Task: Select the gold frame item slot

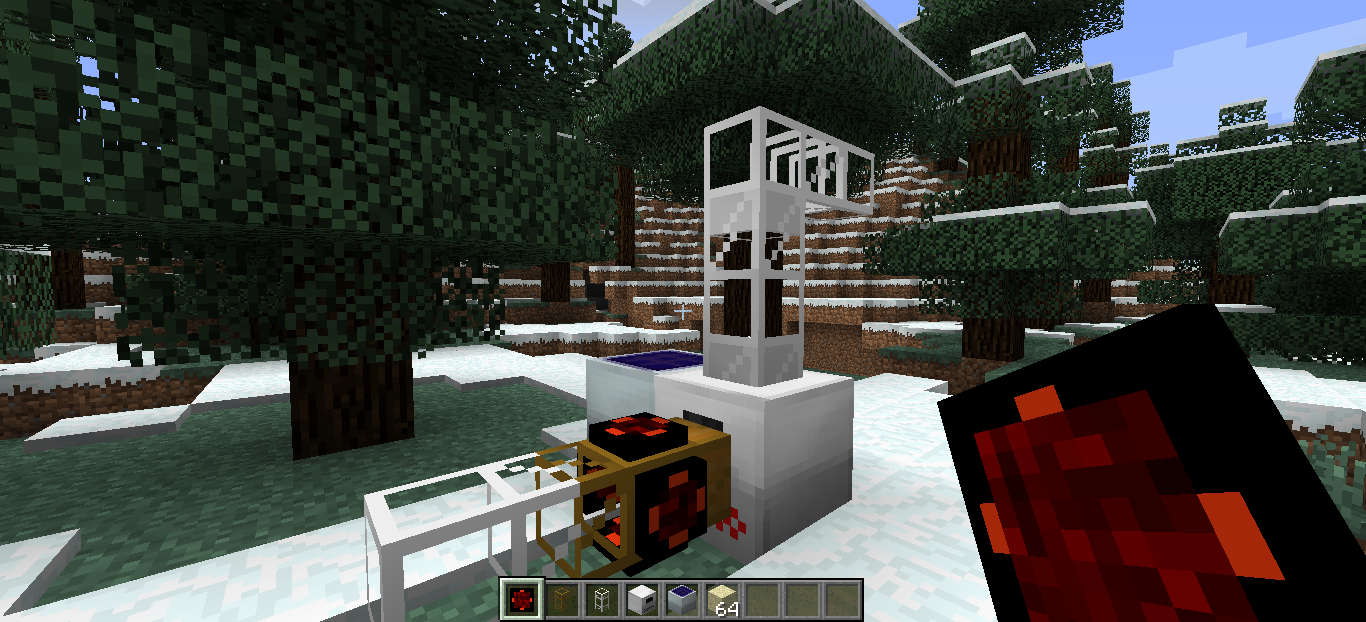Action: click(562, 599)
